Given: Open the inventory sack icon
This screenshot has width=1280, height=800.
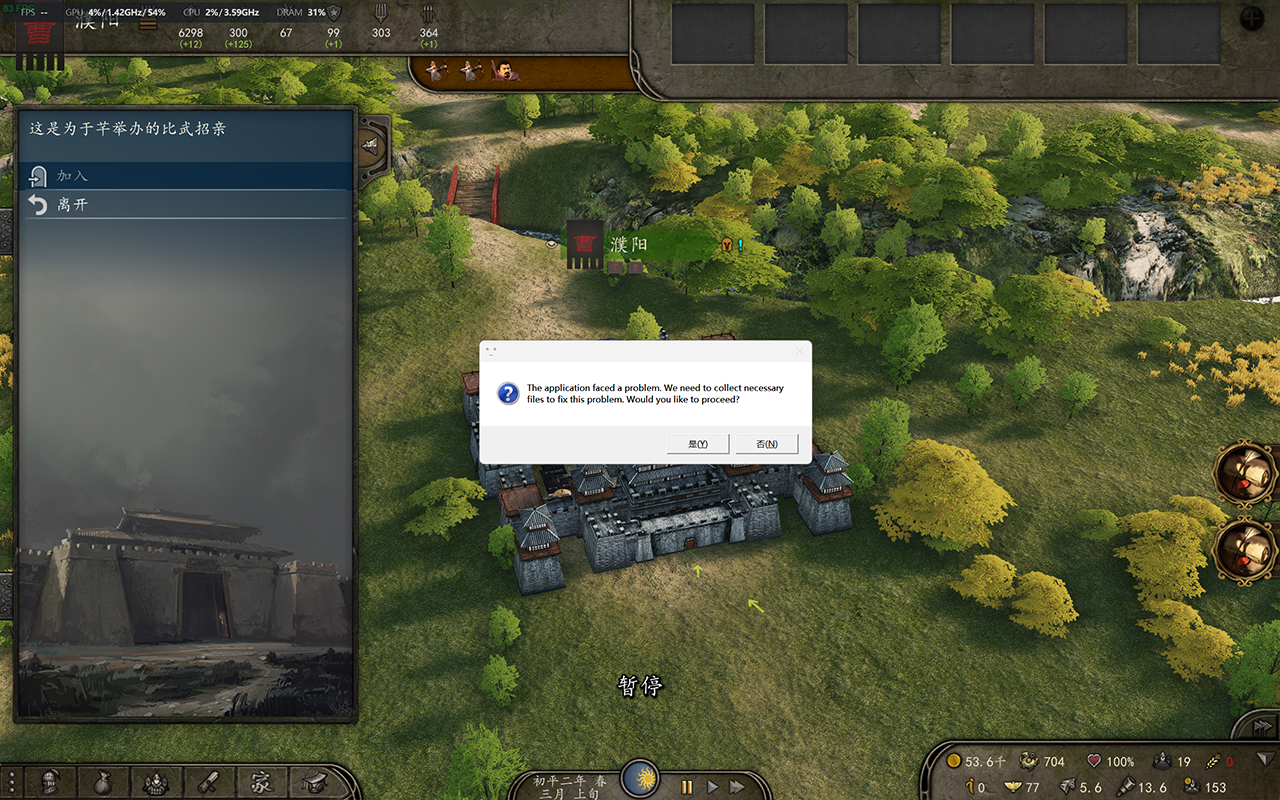Looking at the screenshot, I should click(x=103, y=782).
